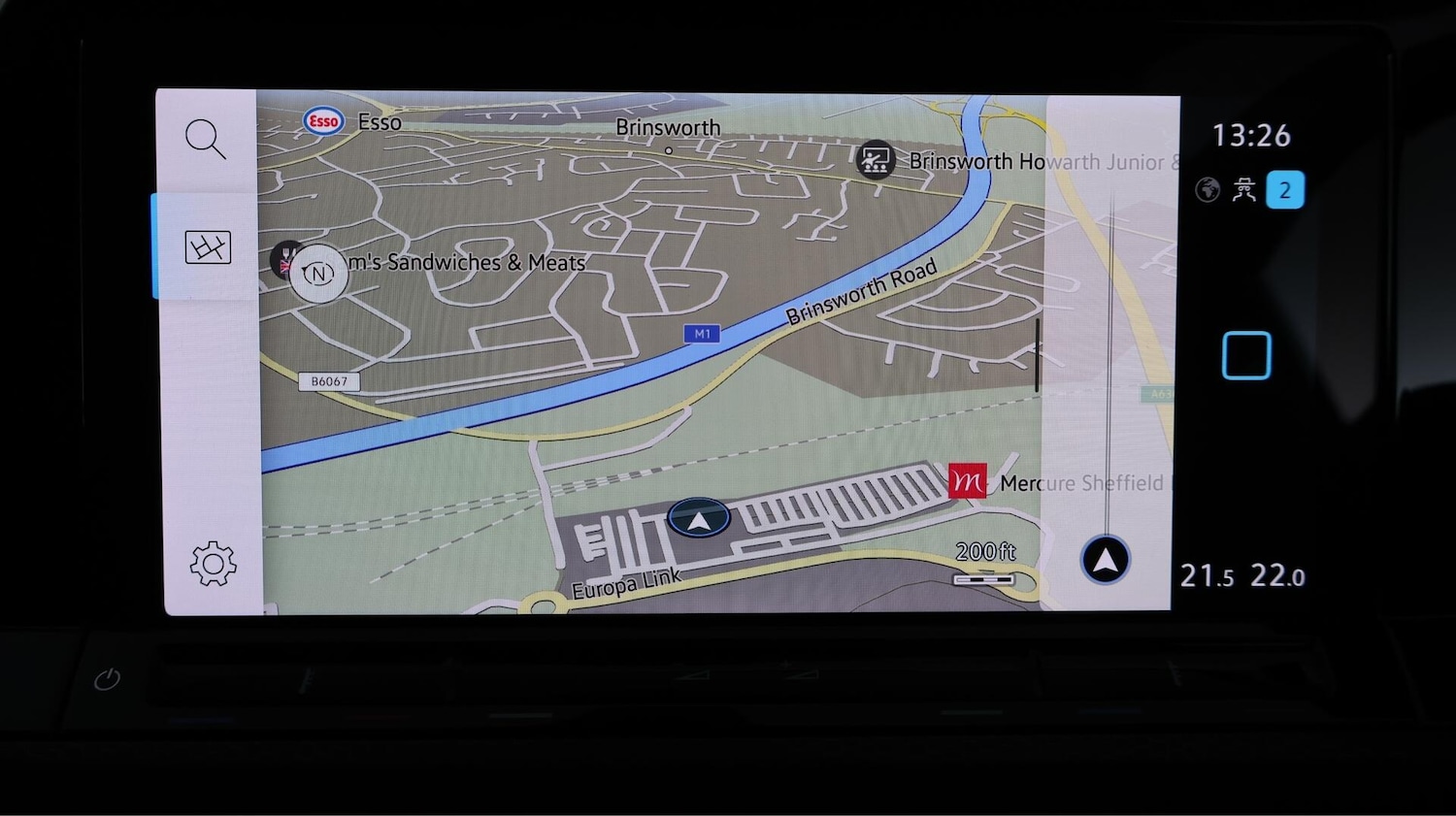Adjust the vertical map zoom slider
The width and height of the screenshot is (1456, 816).
[x=1037, y=355]
